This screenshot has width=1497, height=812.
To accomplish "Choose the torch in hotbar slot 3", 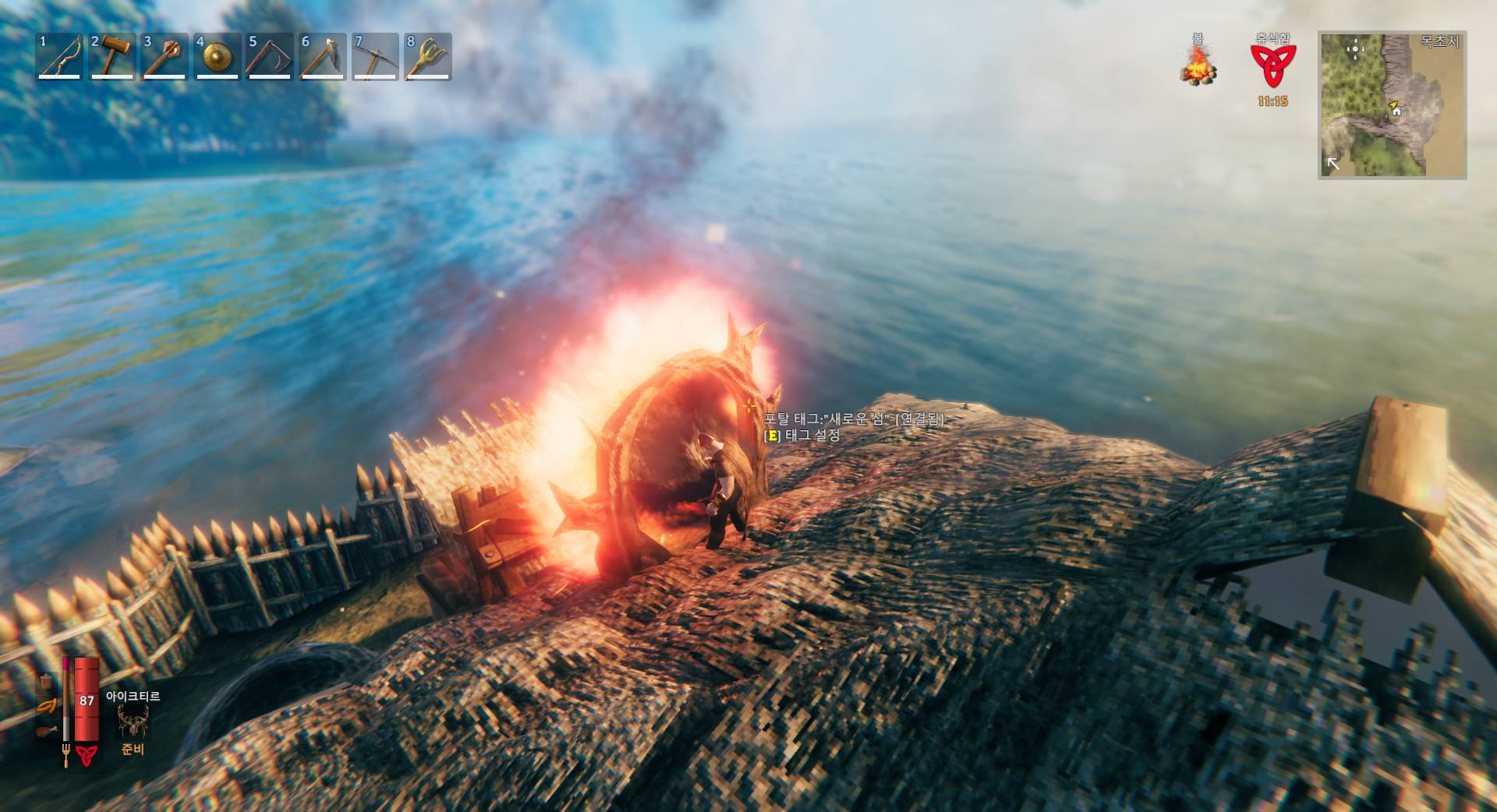I will click(165, 56).
